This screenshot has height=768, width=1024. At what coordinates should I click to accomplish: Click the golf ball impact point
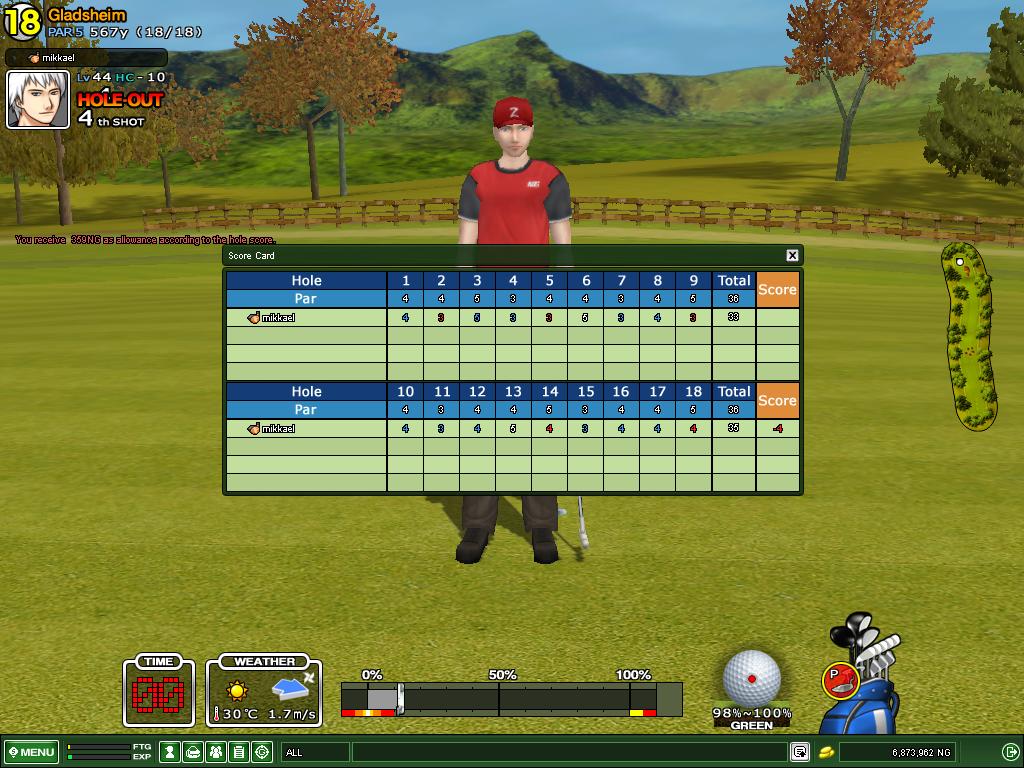[751, 679]
